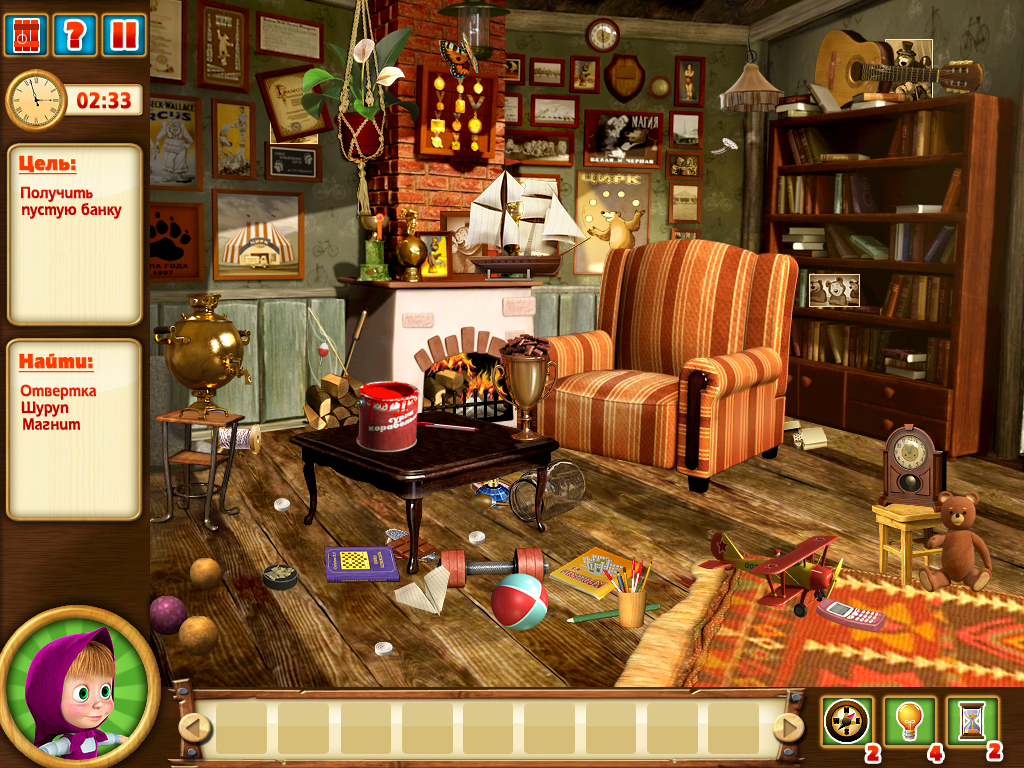Click the red dynamite button
This screenshot has width=1024, height=768.
click(25, 35)
